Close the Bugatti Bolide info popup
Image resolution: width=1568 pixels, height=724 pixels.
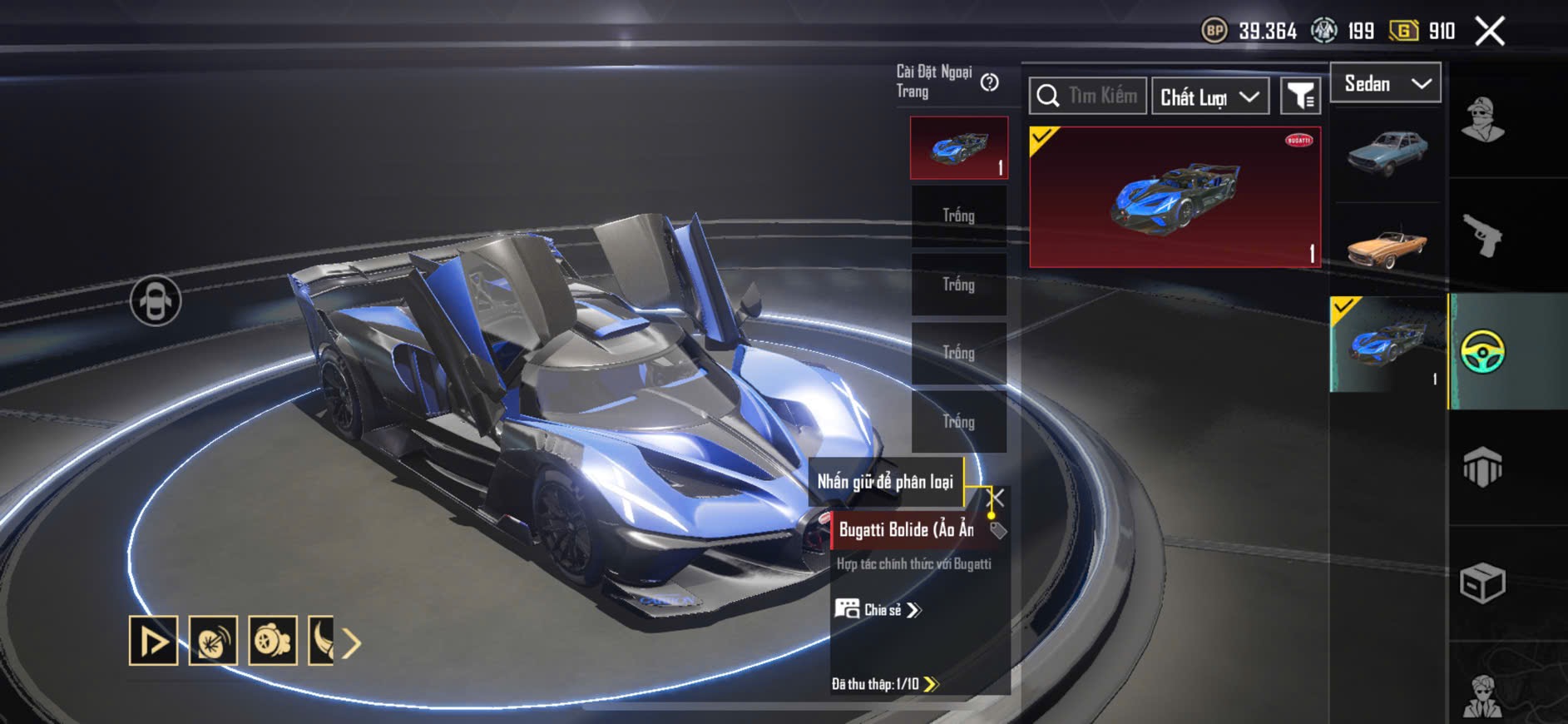click(x=996, y=498)
